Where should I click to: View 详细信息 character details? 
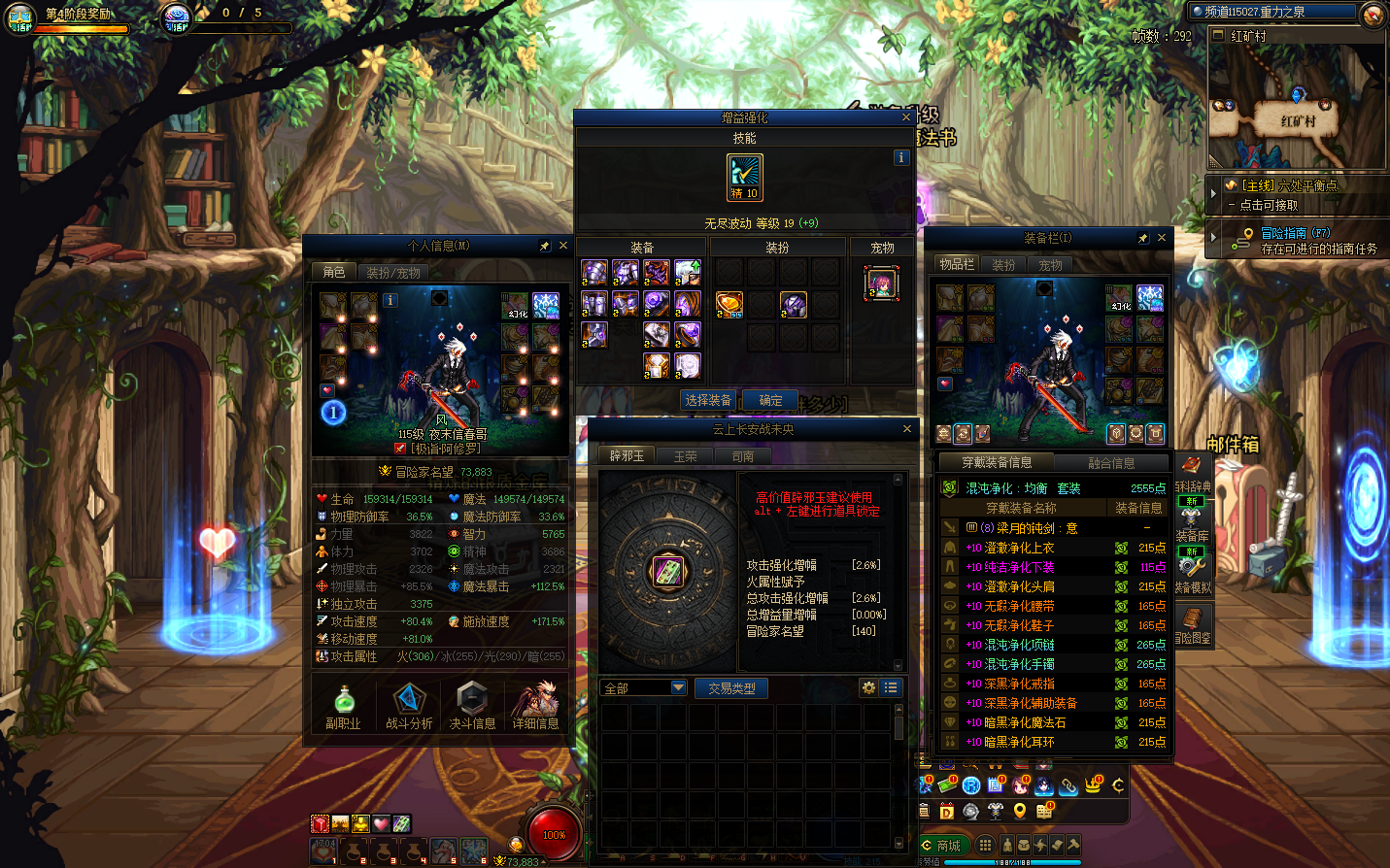pos(535,705)
